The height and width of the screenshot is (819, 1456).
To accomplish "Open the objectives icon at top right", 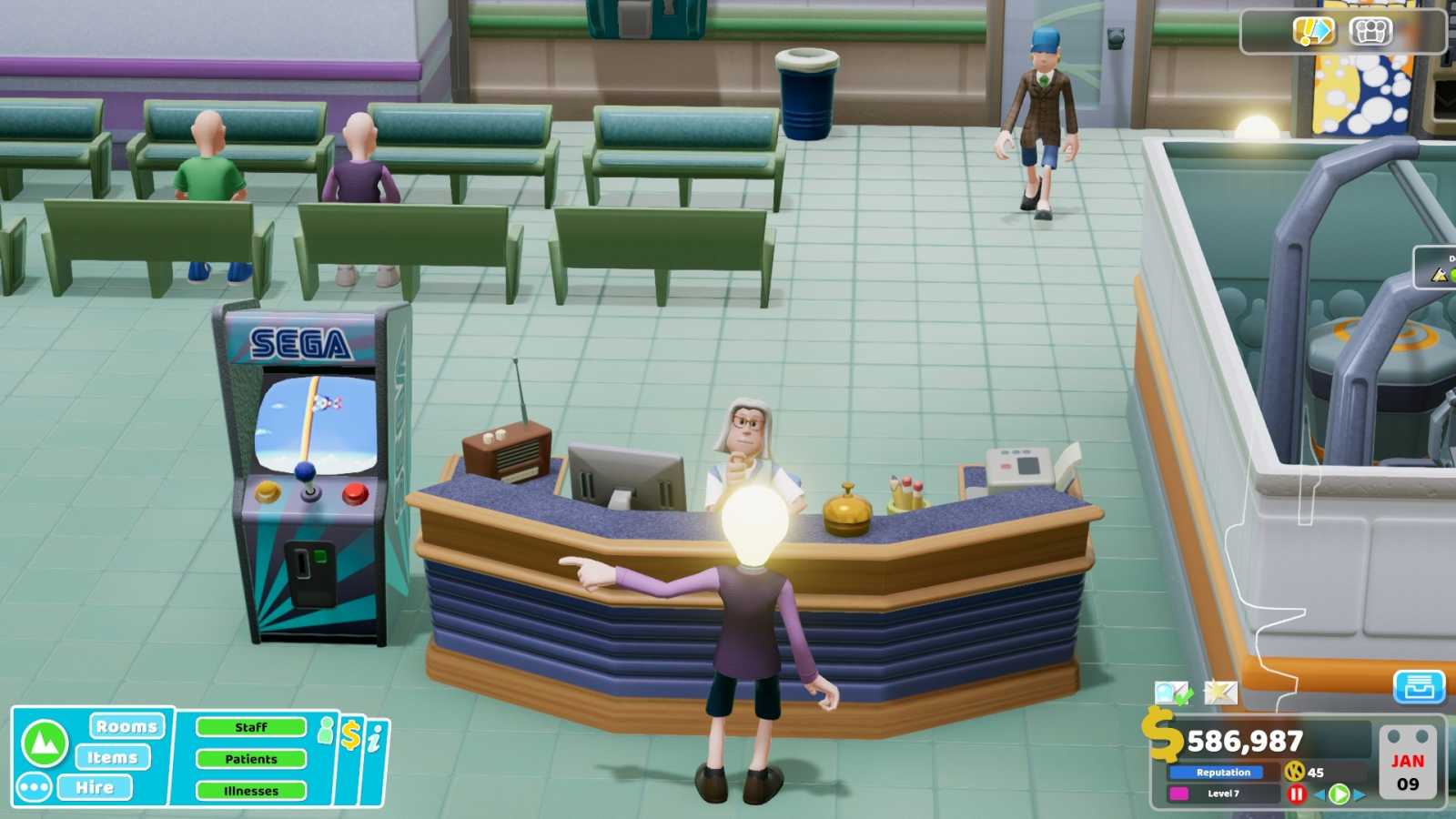I will click(1312, 30).
